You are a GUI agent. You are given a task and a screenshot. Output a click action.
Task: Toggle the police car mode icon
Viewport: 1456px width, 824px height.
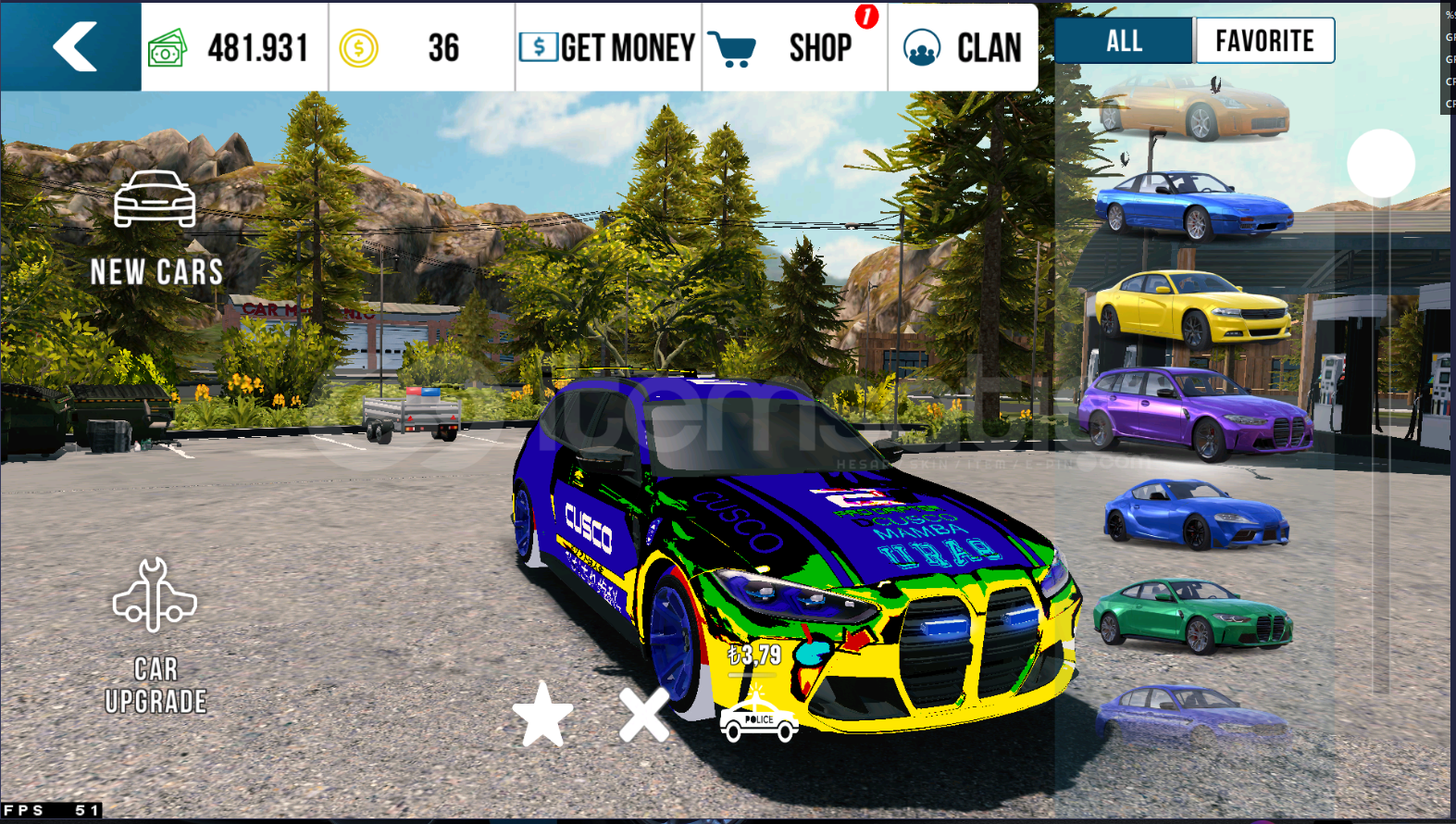point(758,719)
